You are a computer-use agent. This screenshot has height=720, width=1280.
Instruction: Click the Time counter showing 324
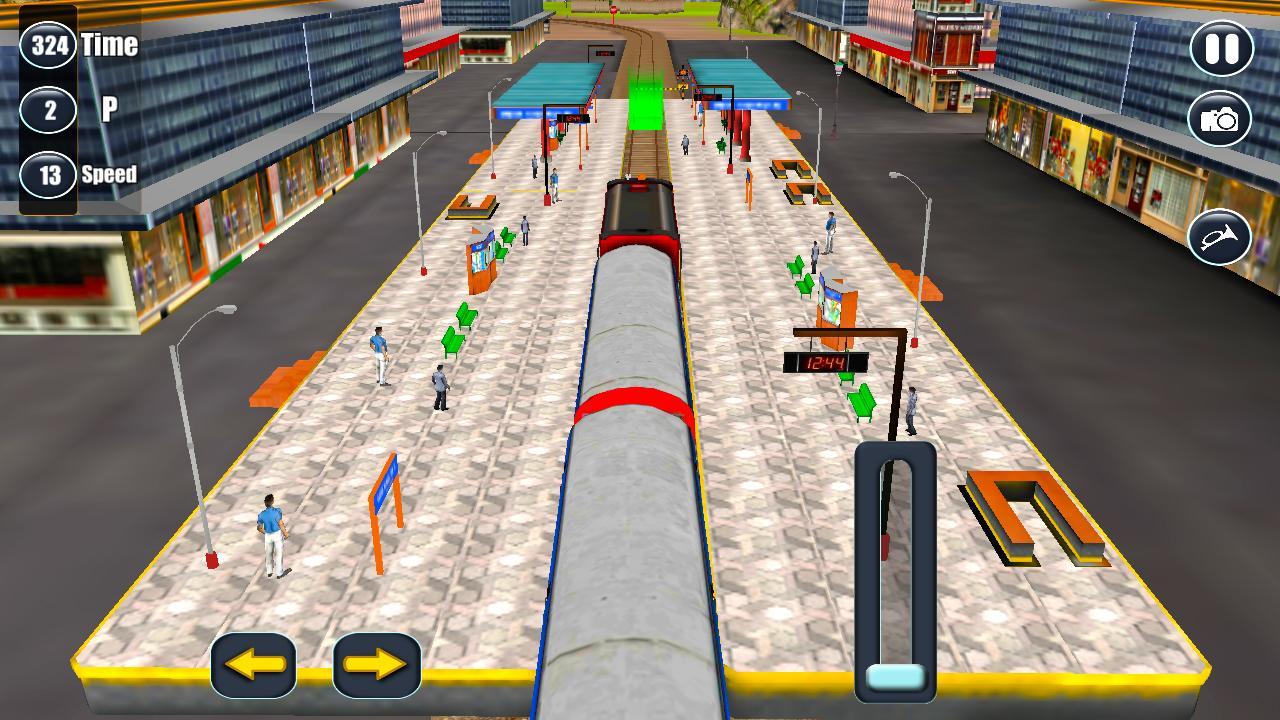tap(48, 43)
